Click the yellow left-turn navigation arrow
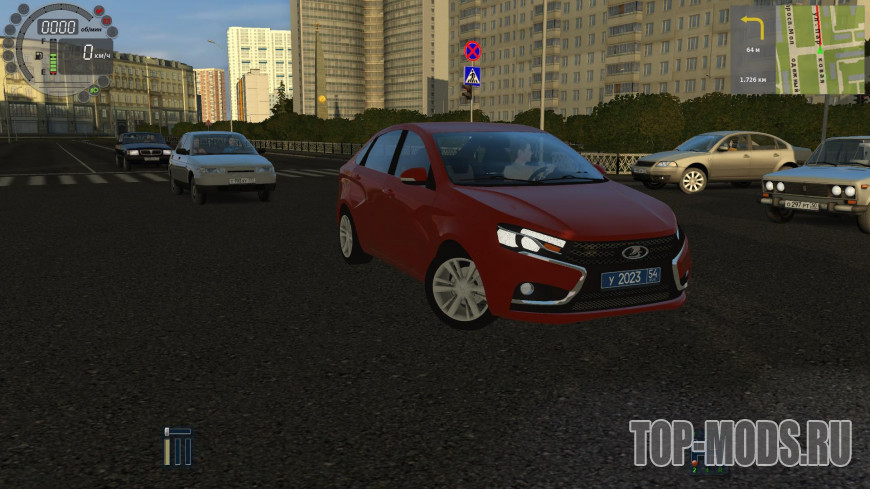Screen dimensions: 870x489 (x=751, y=28)
